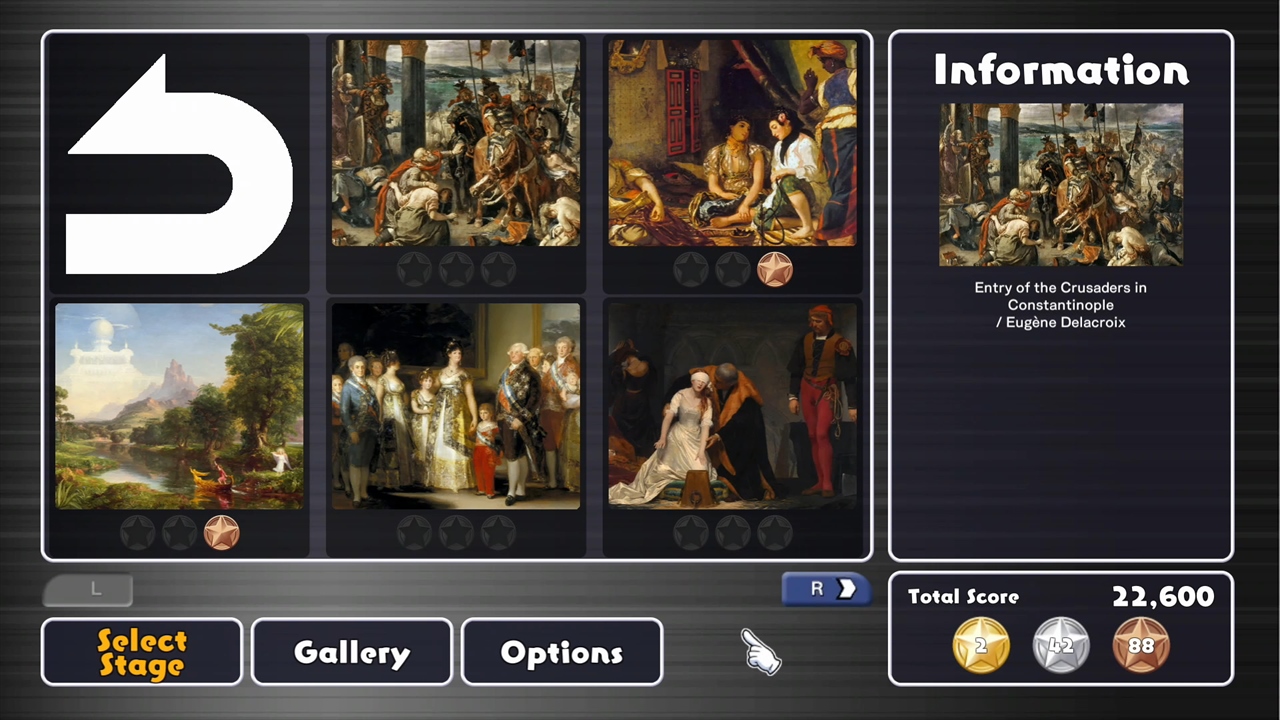
Task: Click the Select Stage button
Action: click(x=141, y=652)
